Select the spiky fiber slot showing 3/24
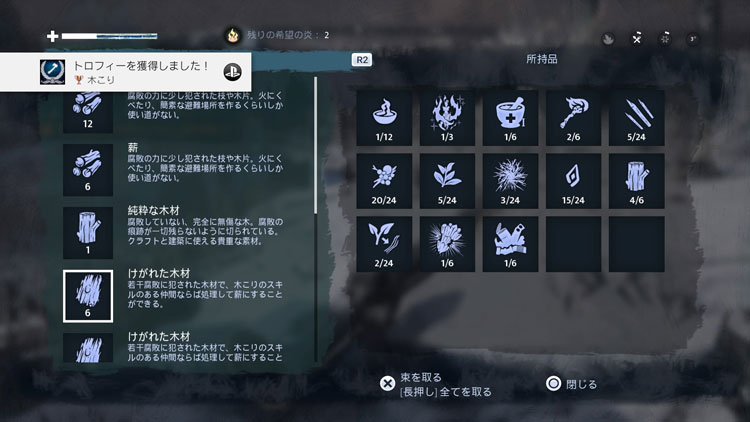Viewport: 750px width, 422px height. (510, 180)
